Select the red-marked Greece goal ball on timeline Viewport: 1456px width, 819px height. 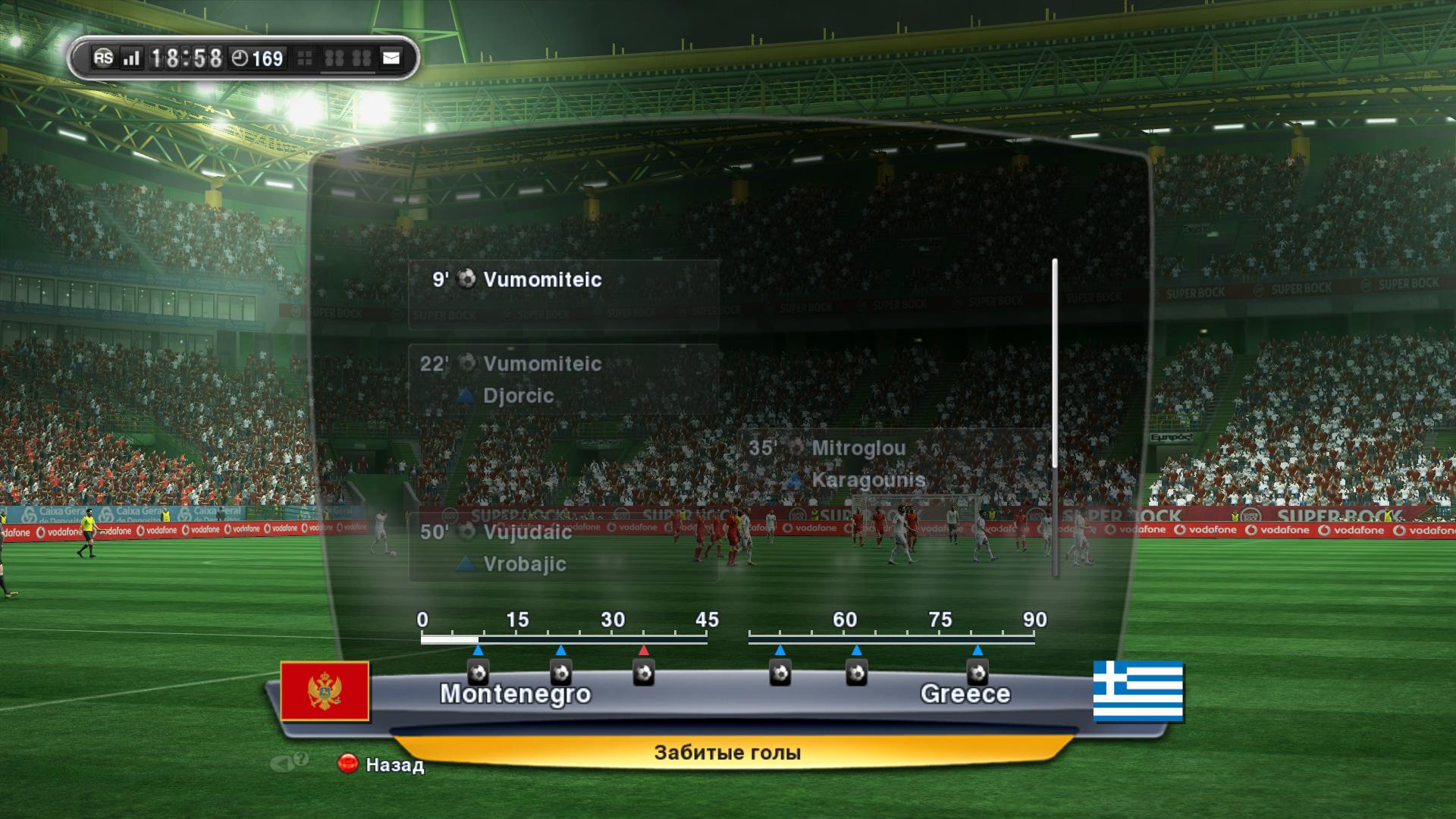644,673
